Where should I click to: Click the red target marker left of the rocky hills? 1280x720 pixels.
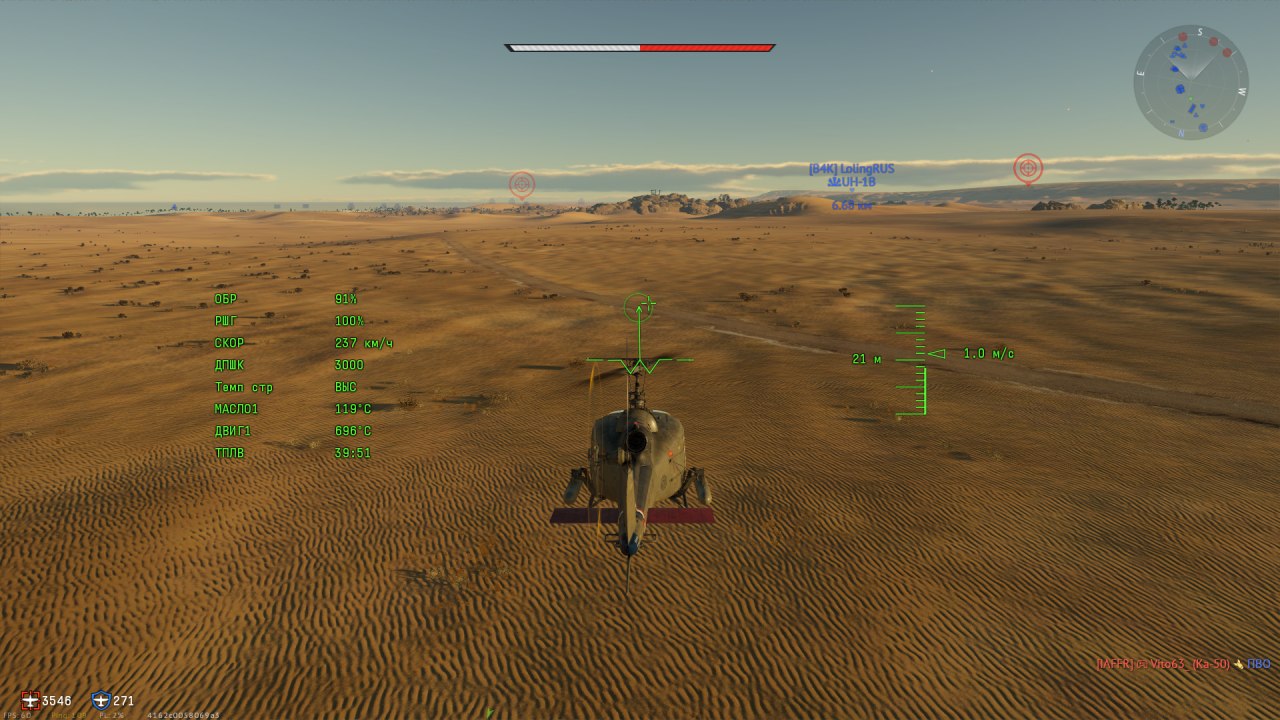click(521, 184)
